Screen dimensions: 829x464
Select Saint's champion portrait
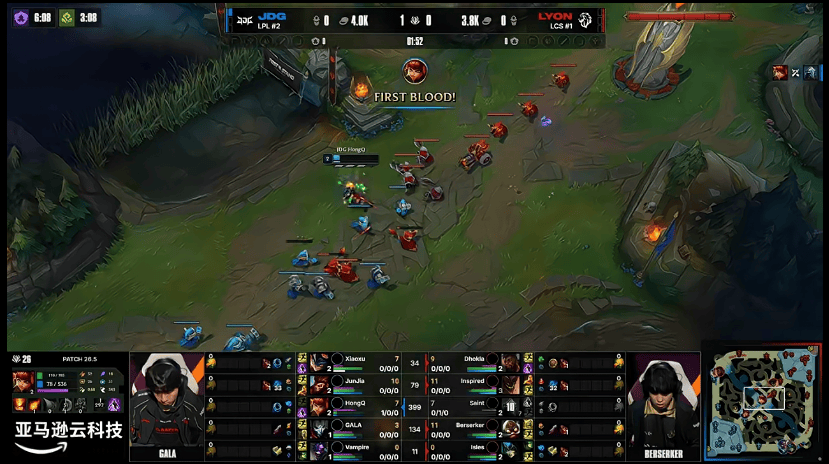510,406
